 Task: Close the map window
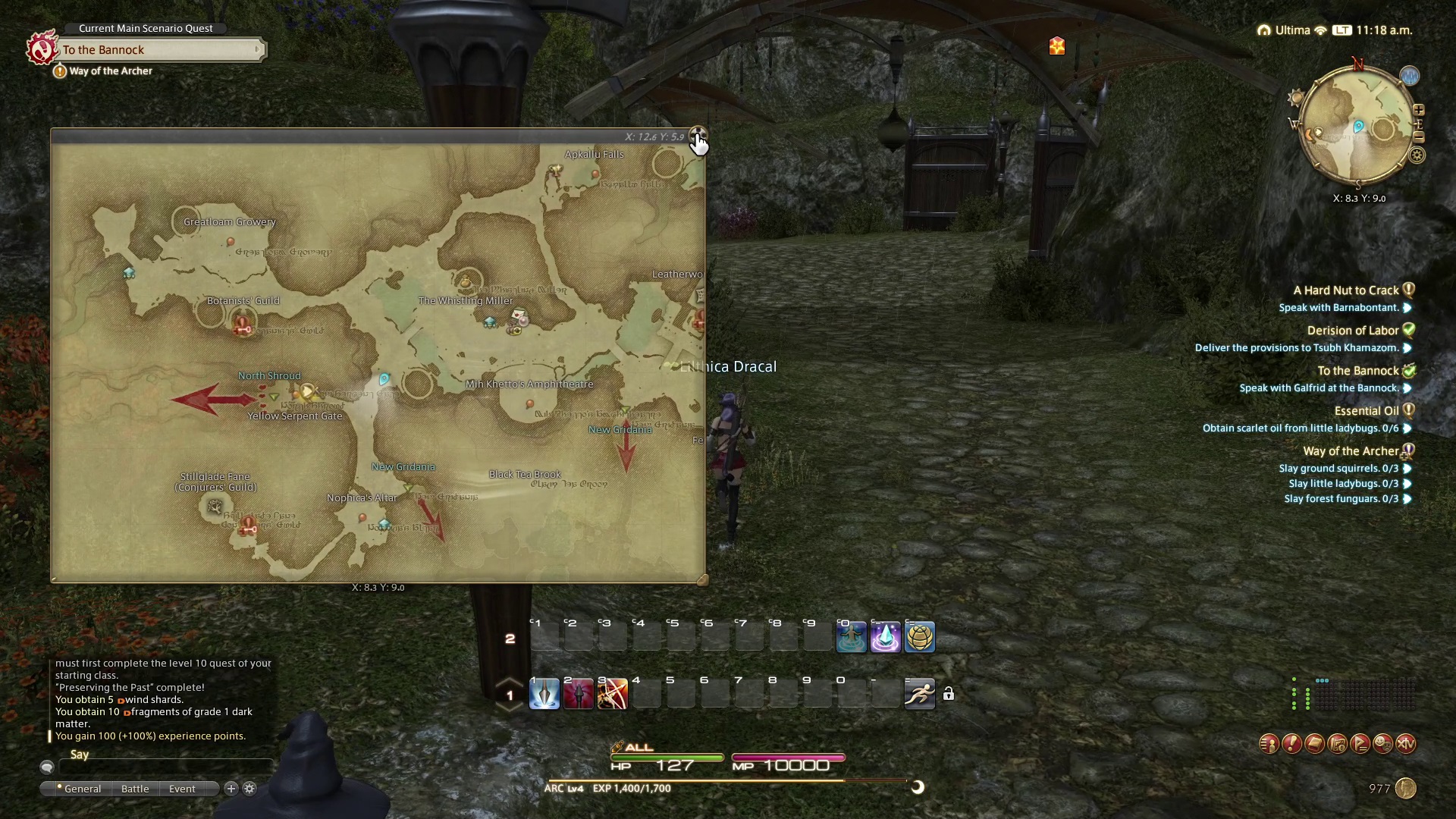tap(698, 135)
